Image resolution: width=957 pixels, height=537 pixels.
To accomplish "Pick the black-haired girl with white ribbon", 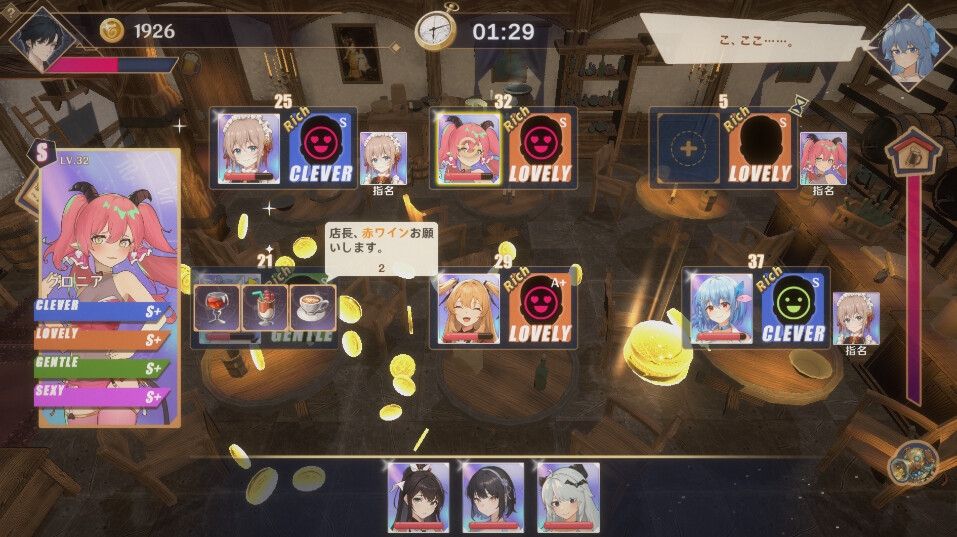I will coord(418,496).
